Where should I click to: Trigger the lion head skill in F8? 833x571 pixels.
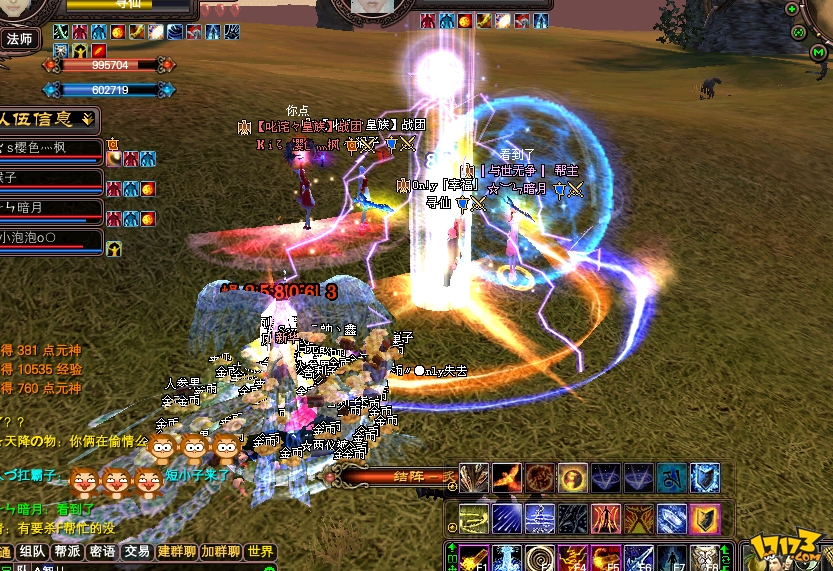tap(705, 558)
